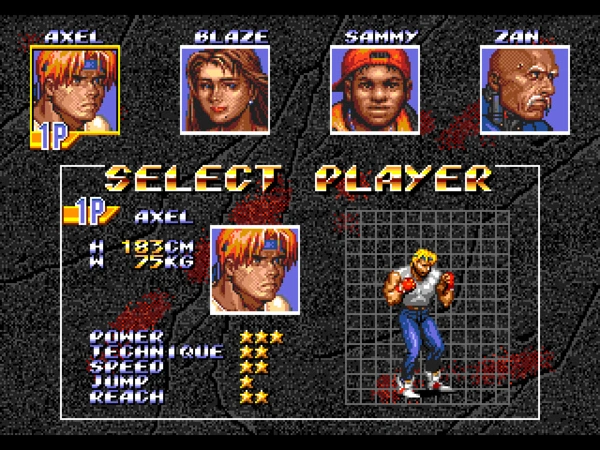Pick Sammy's portrait with red cap
This screenshot has width=600, height=450.
point(375,90)
